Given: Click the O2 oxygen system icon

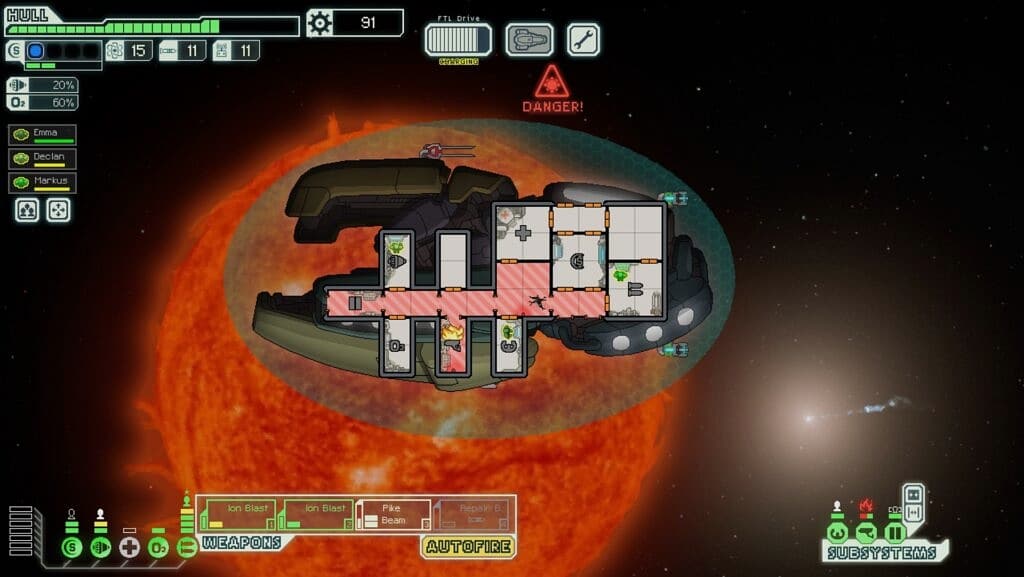Looking at the screenshot, I should click(157, 547).
